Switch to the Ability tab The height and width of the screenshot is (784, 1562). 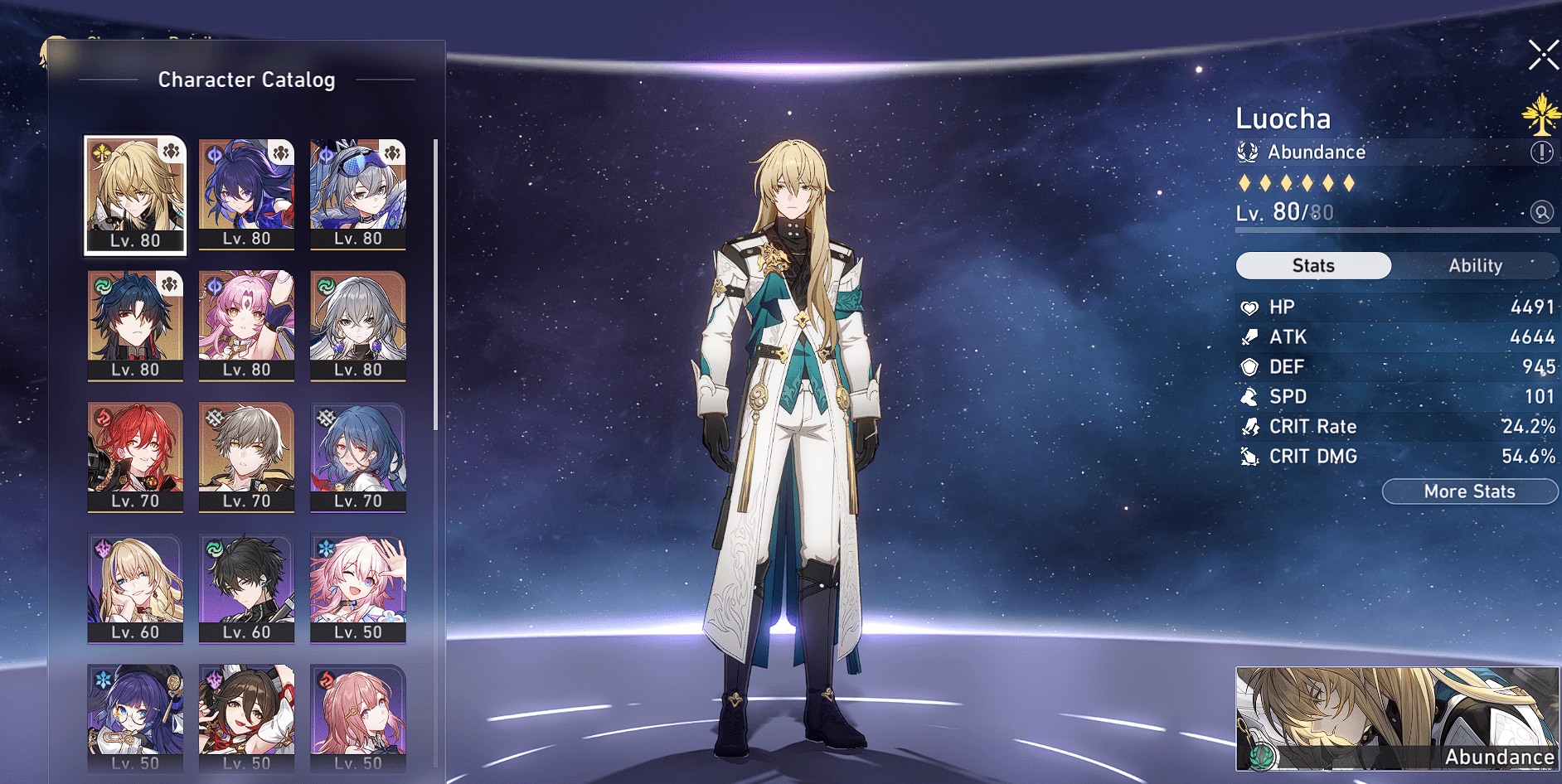click(x=1476, y=265)
